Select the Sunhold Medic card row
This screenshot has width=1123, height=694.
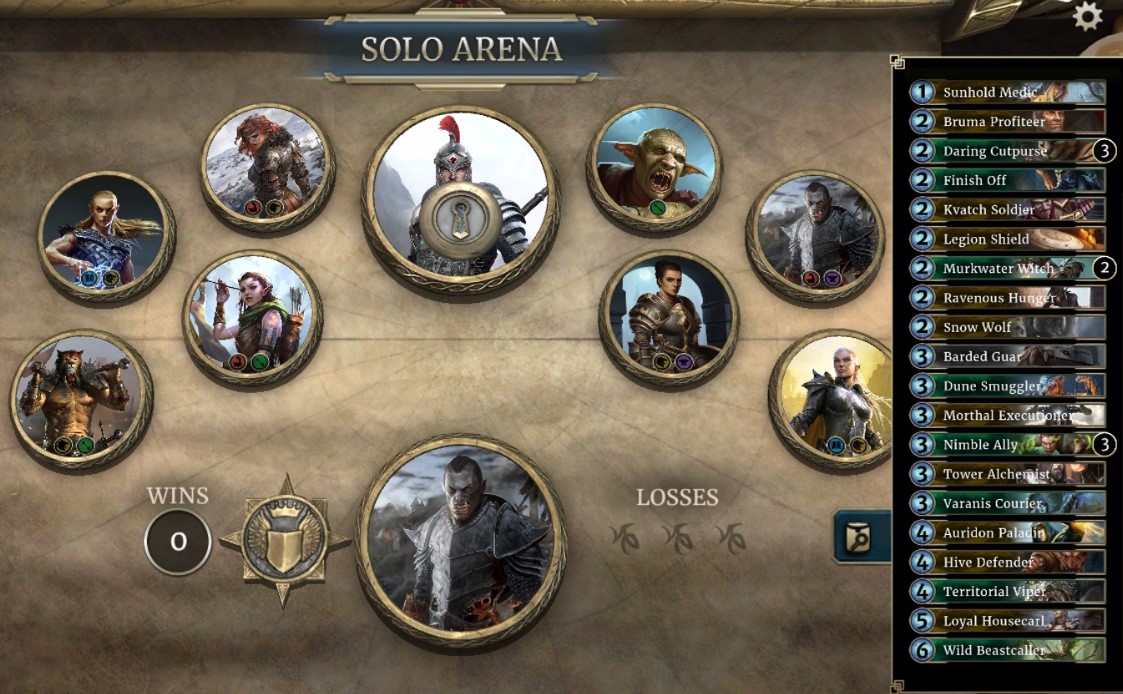pyautogui.click(x=1007, y=92)
